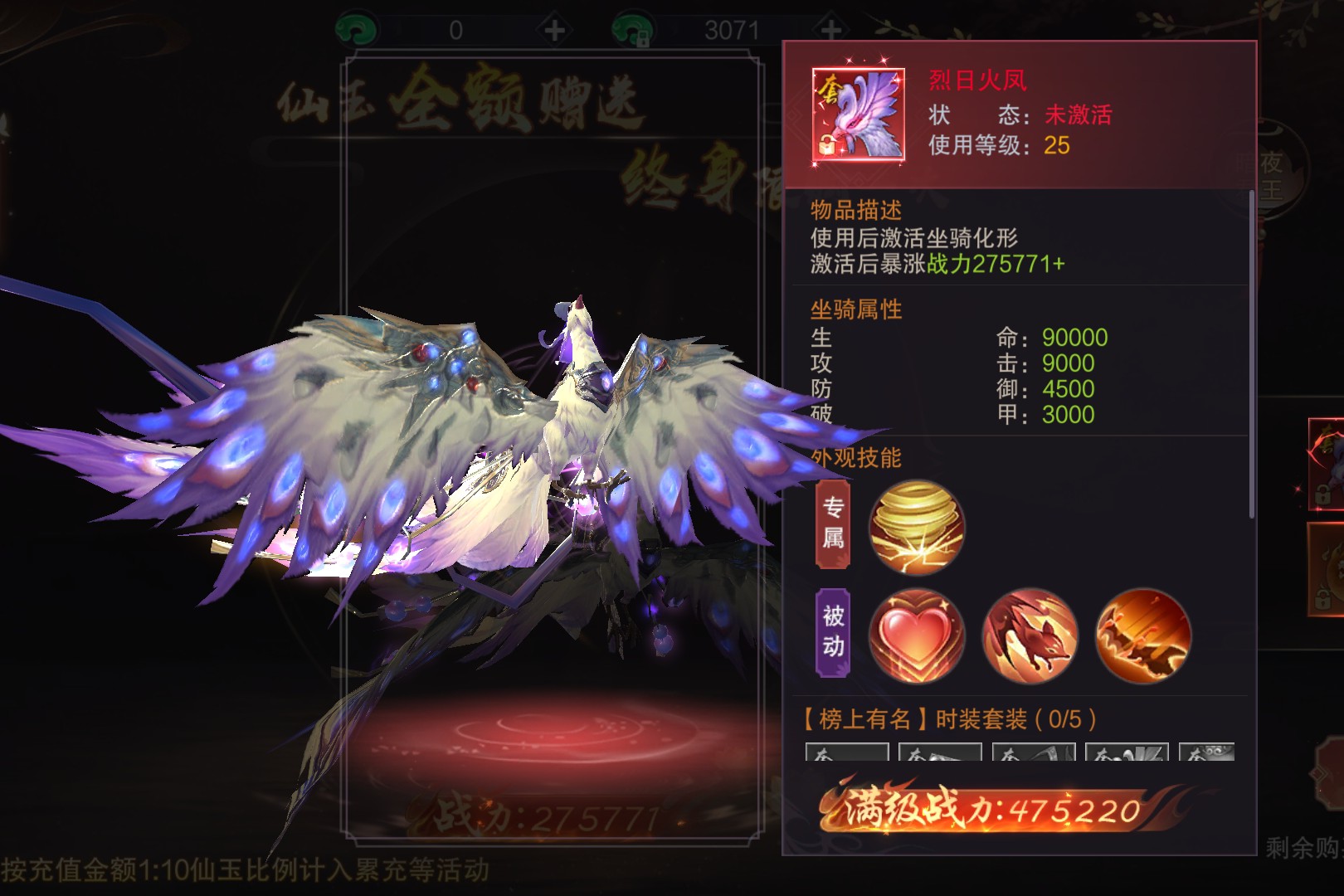1344x896 pixels.
Task: Click the 烈日火凤 mount item icon
Action: 858,114
